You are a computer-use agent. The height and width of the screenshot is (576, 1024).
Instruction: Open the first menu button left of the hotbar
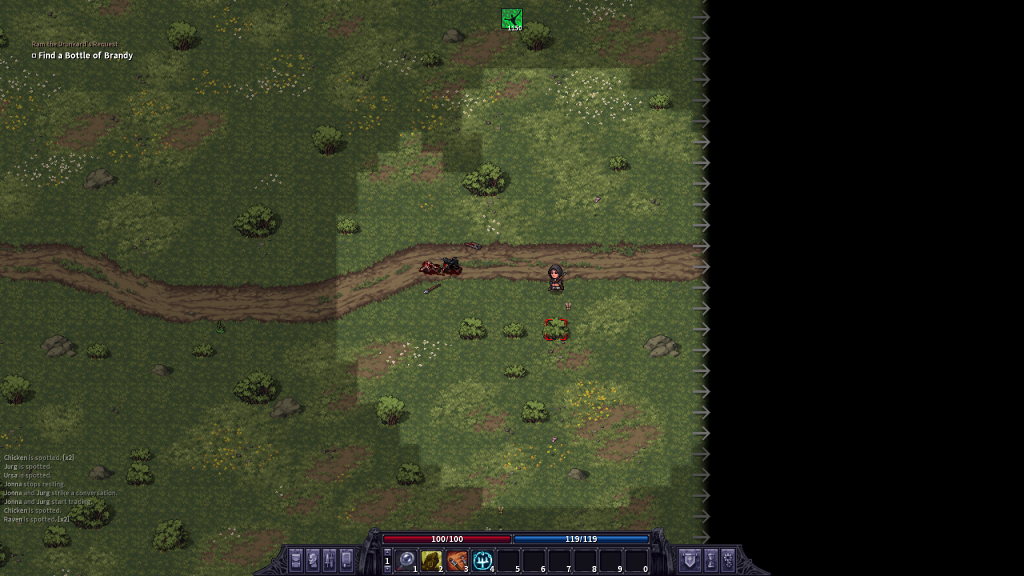point(296,559)
